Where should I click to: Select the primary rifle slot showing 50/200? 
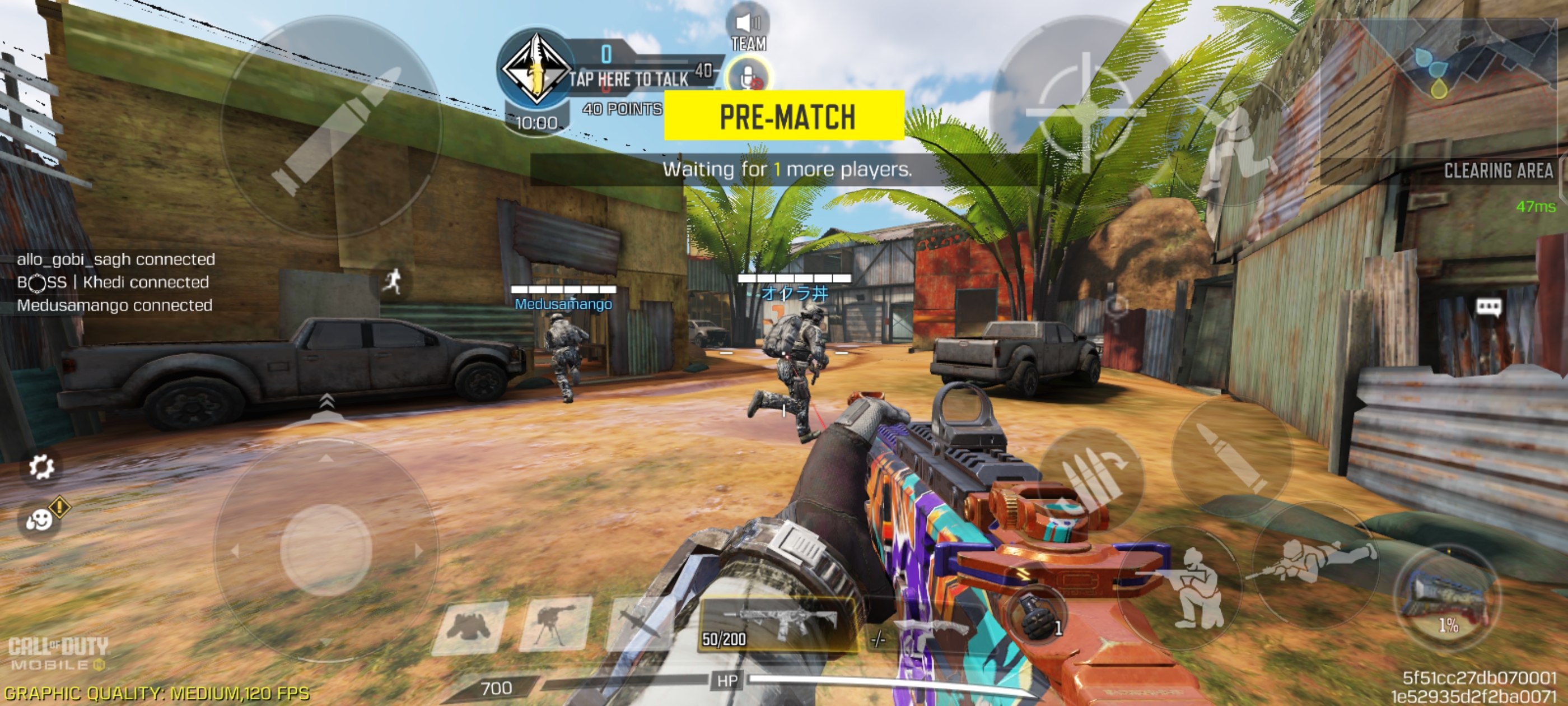point(777,624)
